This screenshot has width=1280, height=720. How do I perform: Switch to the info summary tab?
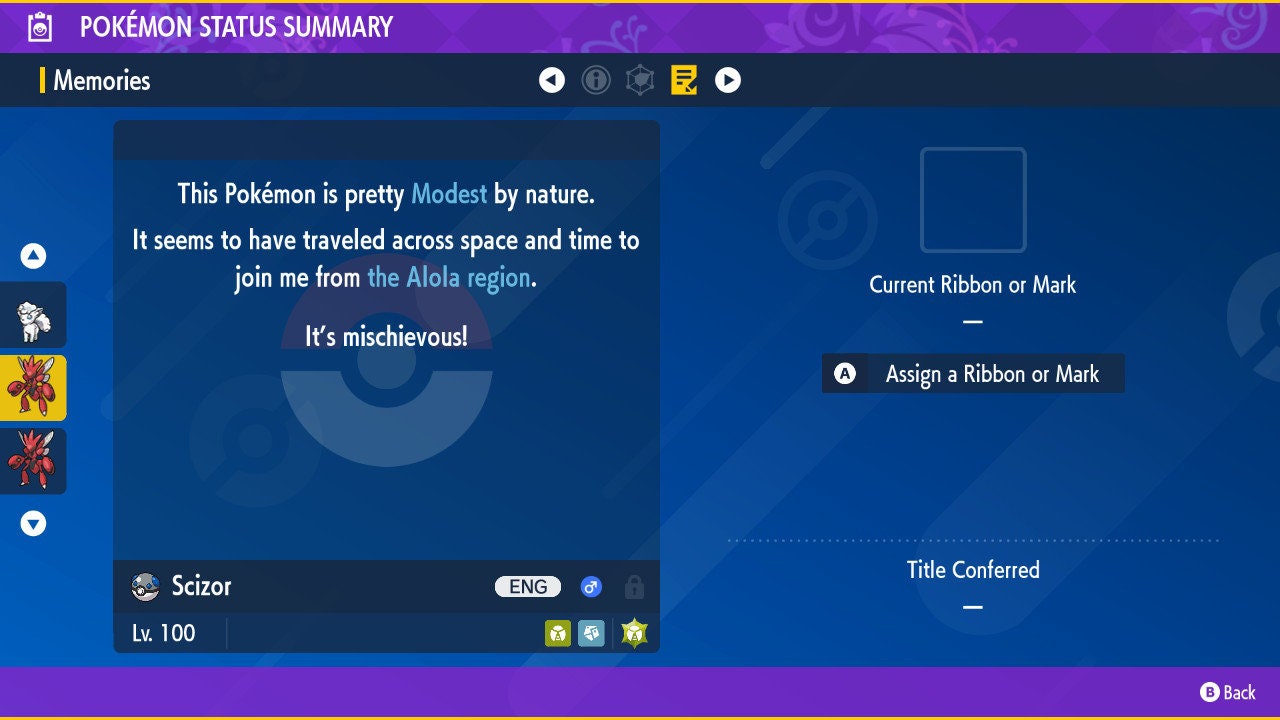[x=596, y=80]
